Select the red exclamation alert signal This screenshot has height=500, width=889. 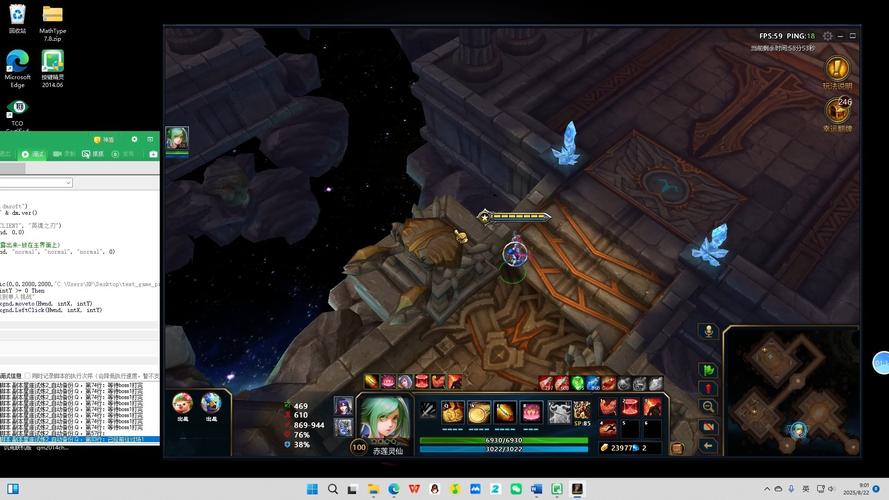[x=708, y=389]
